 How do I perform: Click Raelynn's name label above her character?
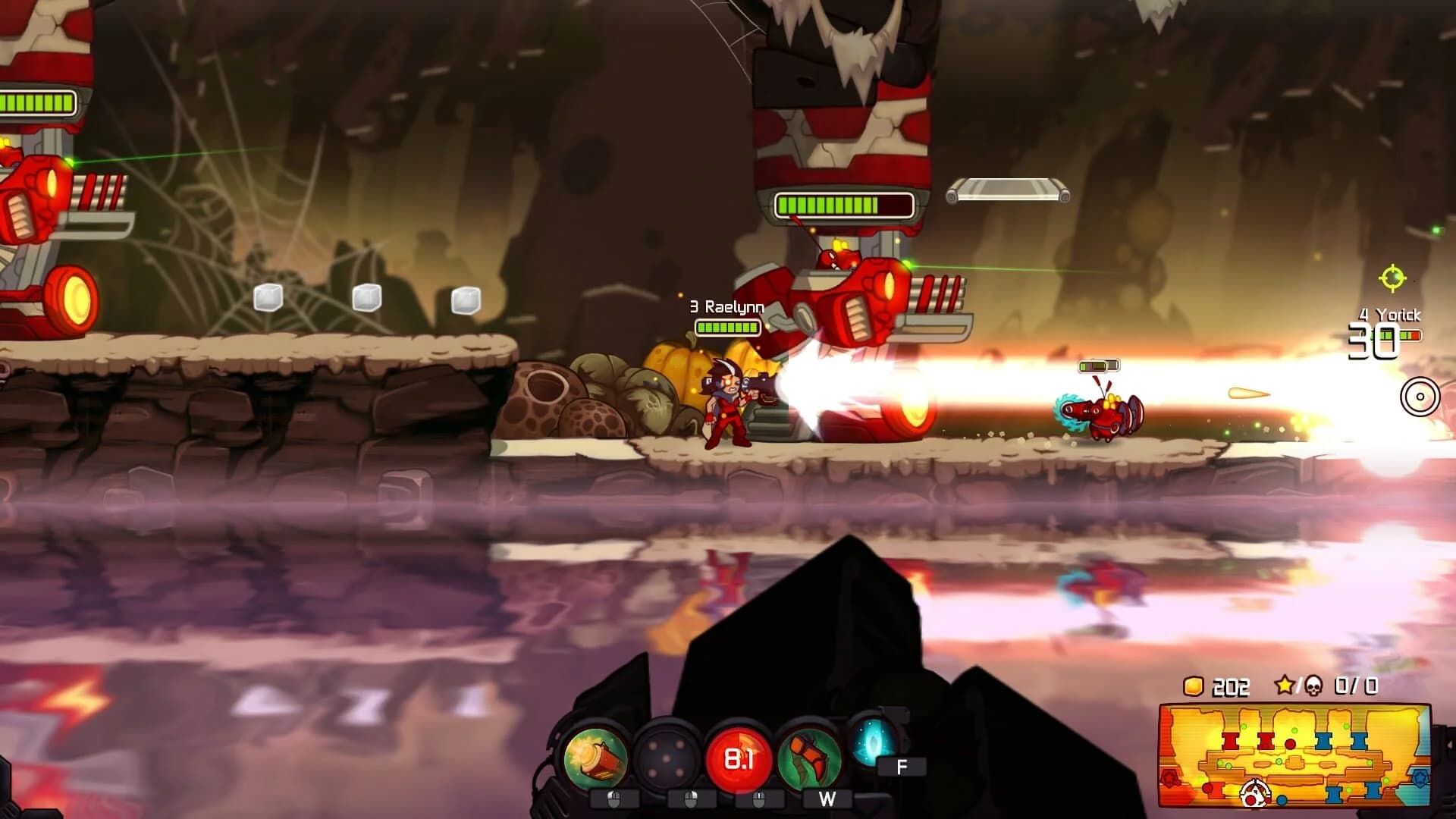click(x=726, y=307)
